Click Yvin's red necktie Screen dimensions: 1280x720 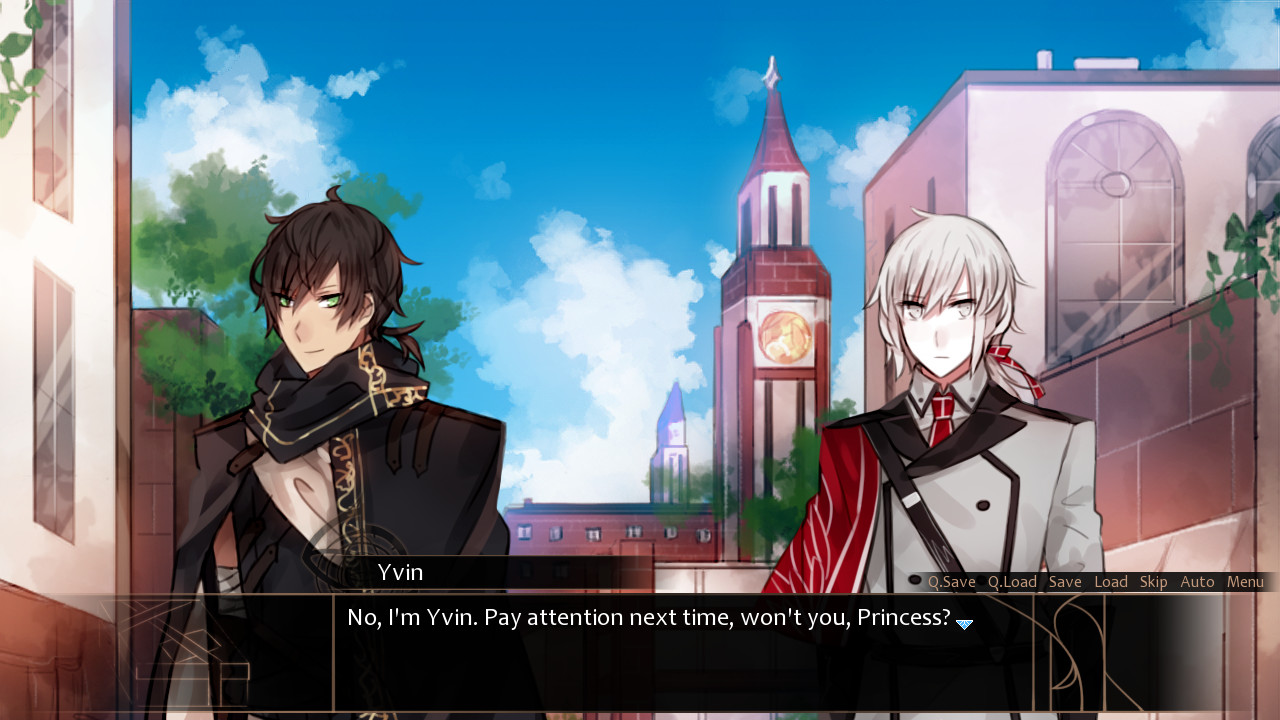943,420
